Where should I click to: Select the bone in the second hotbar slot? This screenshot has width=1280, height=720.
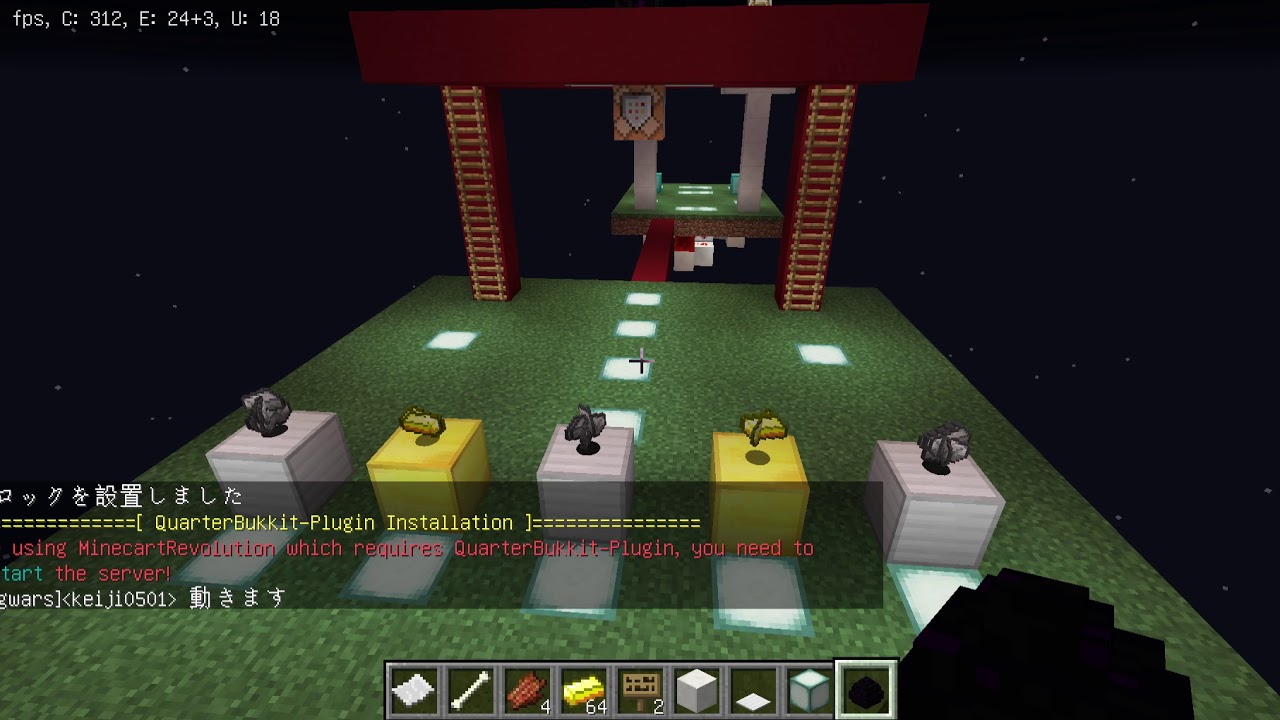pos(469,688)
